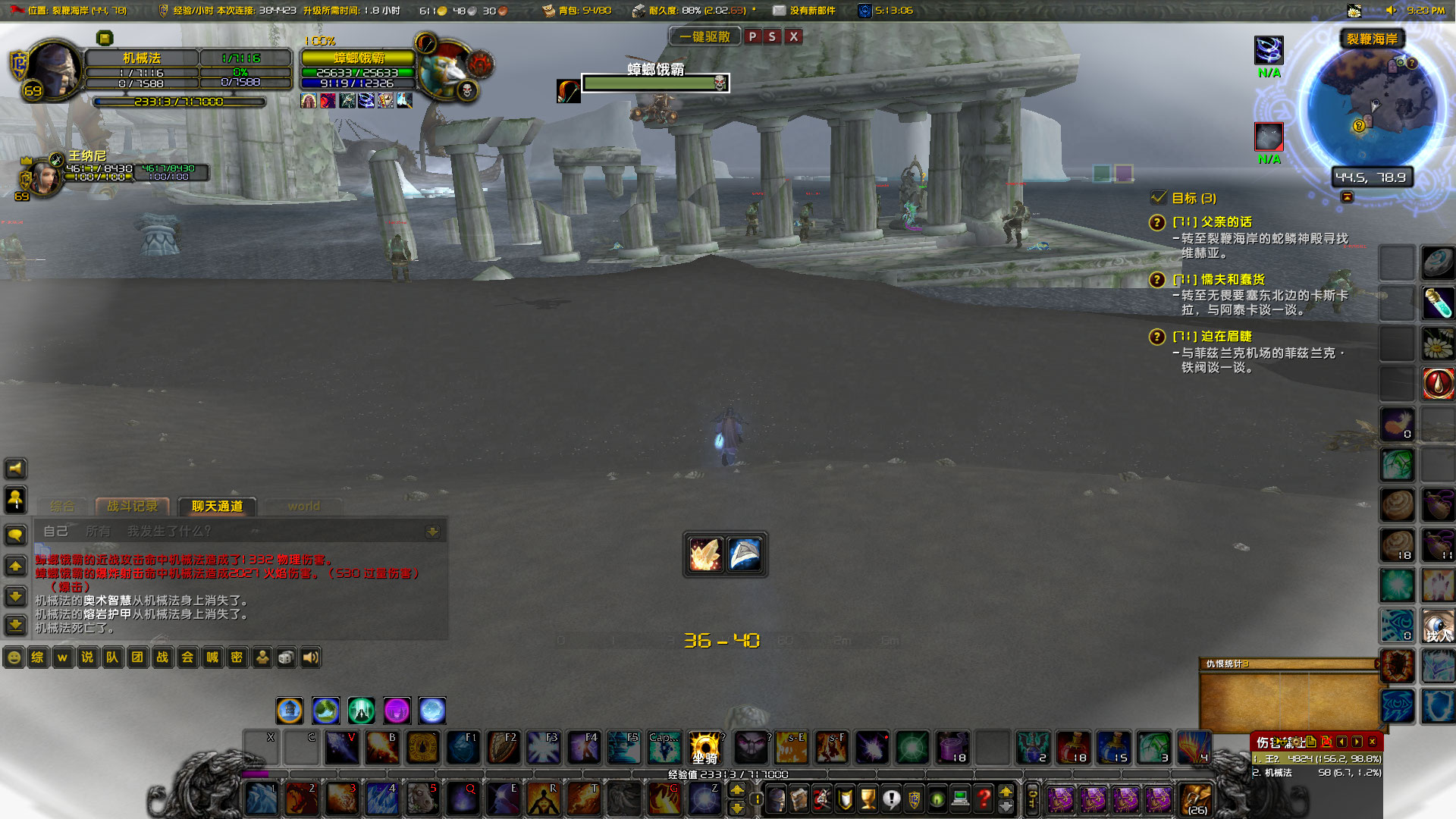
Task: Close the damage meter window
Action: coord(1373,742)
